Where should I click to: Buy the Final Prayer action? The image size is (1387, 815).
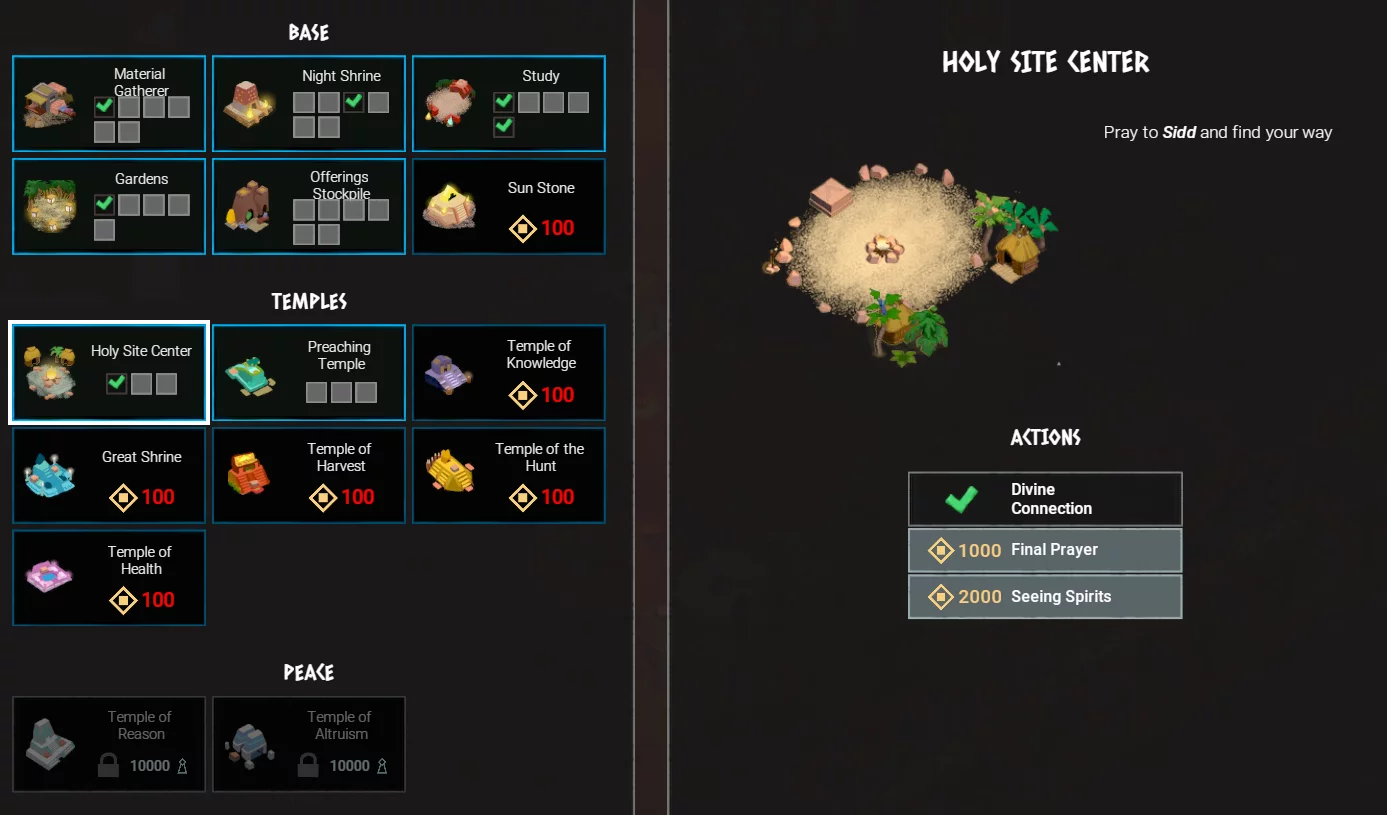click(x=1045, y=550)
